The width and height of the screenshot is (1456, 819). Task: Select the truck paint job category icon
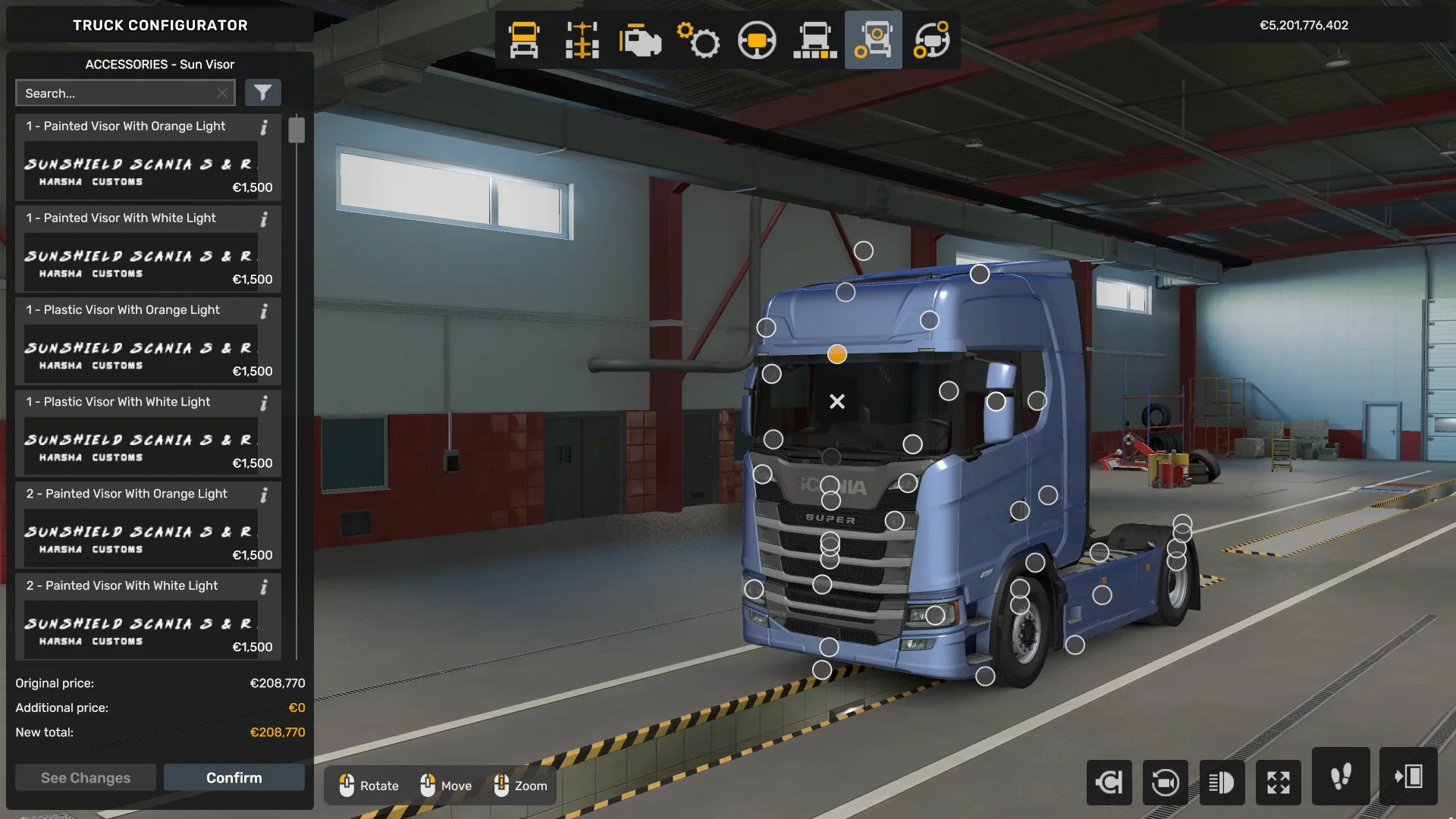(x=814, y=39)
